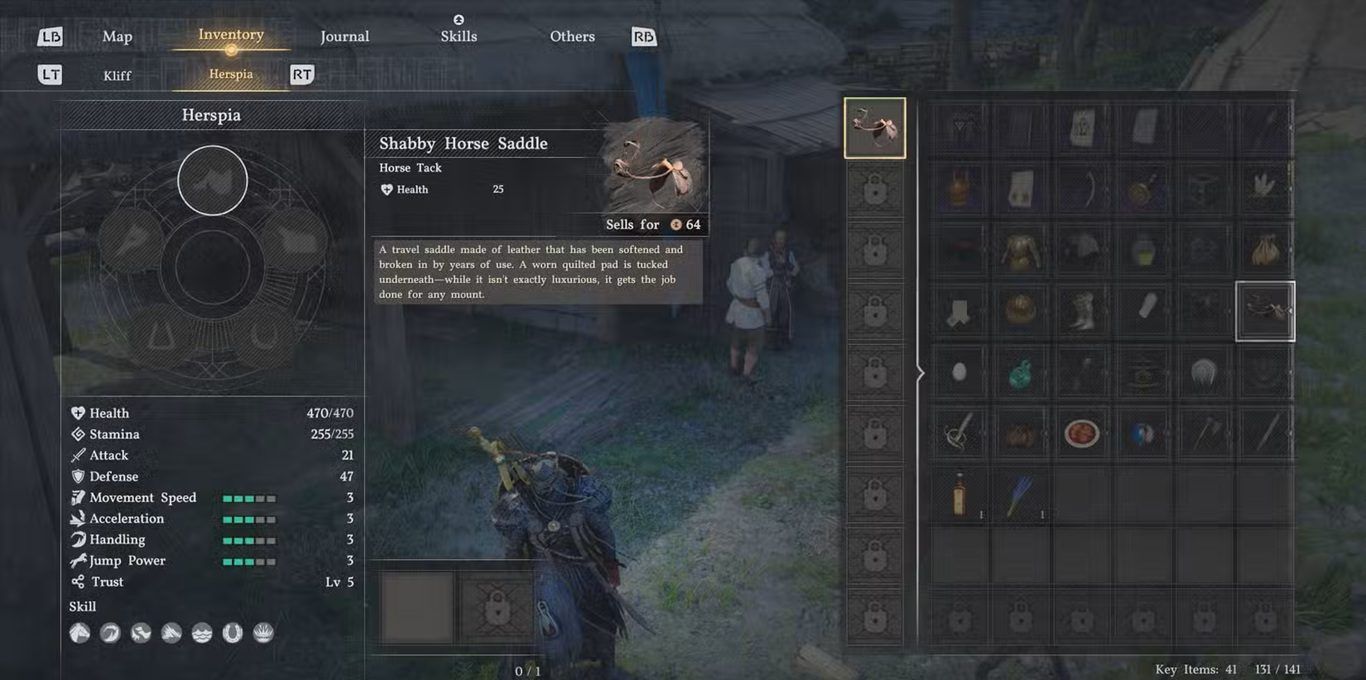Select the red food dish item
This screenshot has width=1366, height=680.
1081,433
